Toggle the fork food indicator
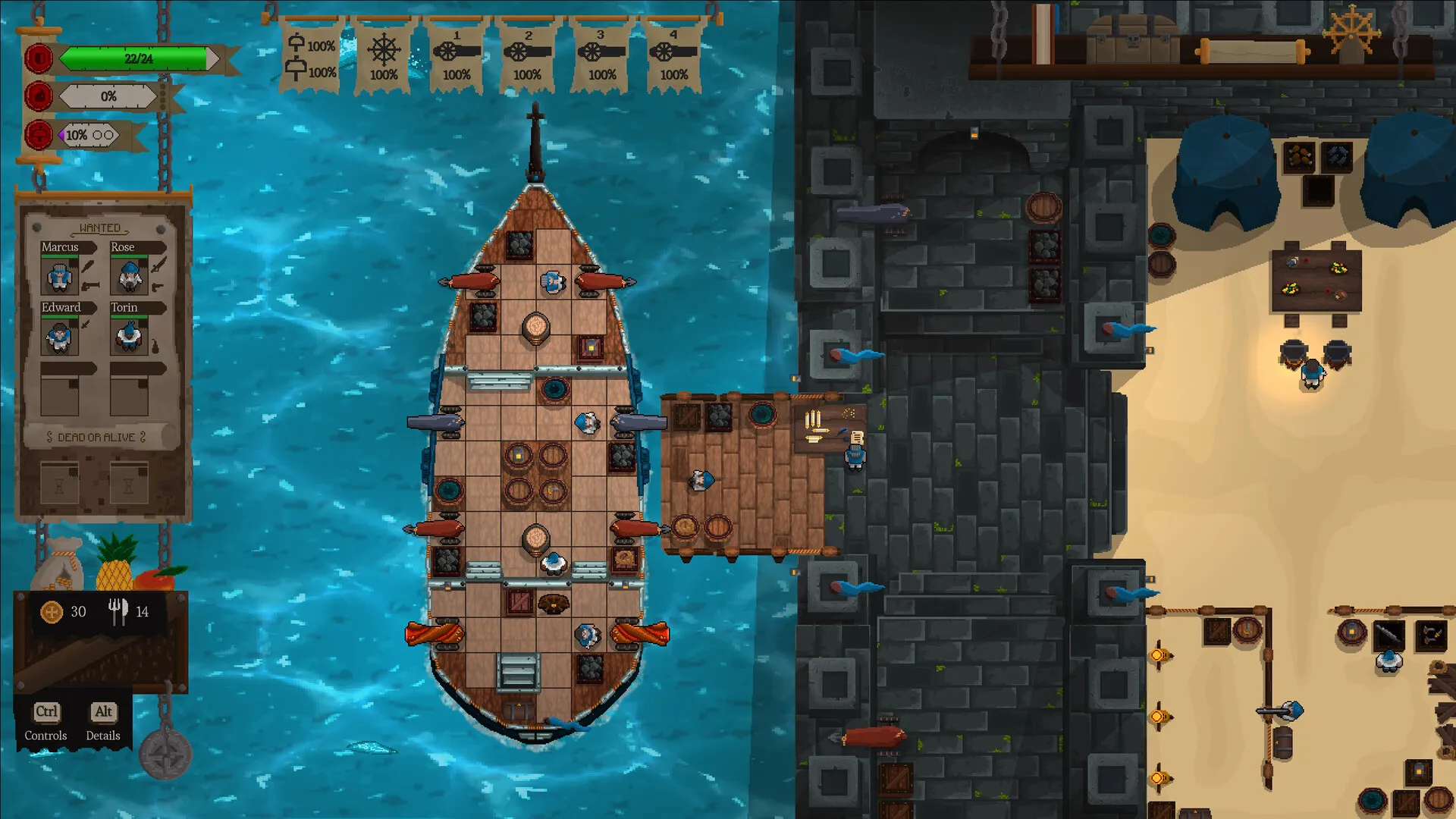This screenshot has height=819, width=1456. pos(115,612)
